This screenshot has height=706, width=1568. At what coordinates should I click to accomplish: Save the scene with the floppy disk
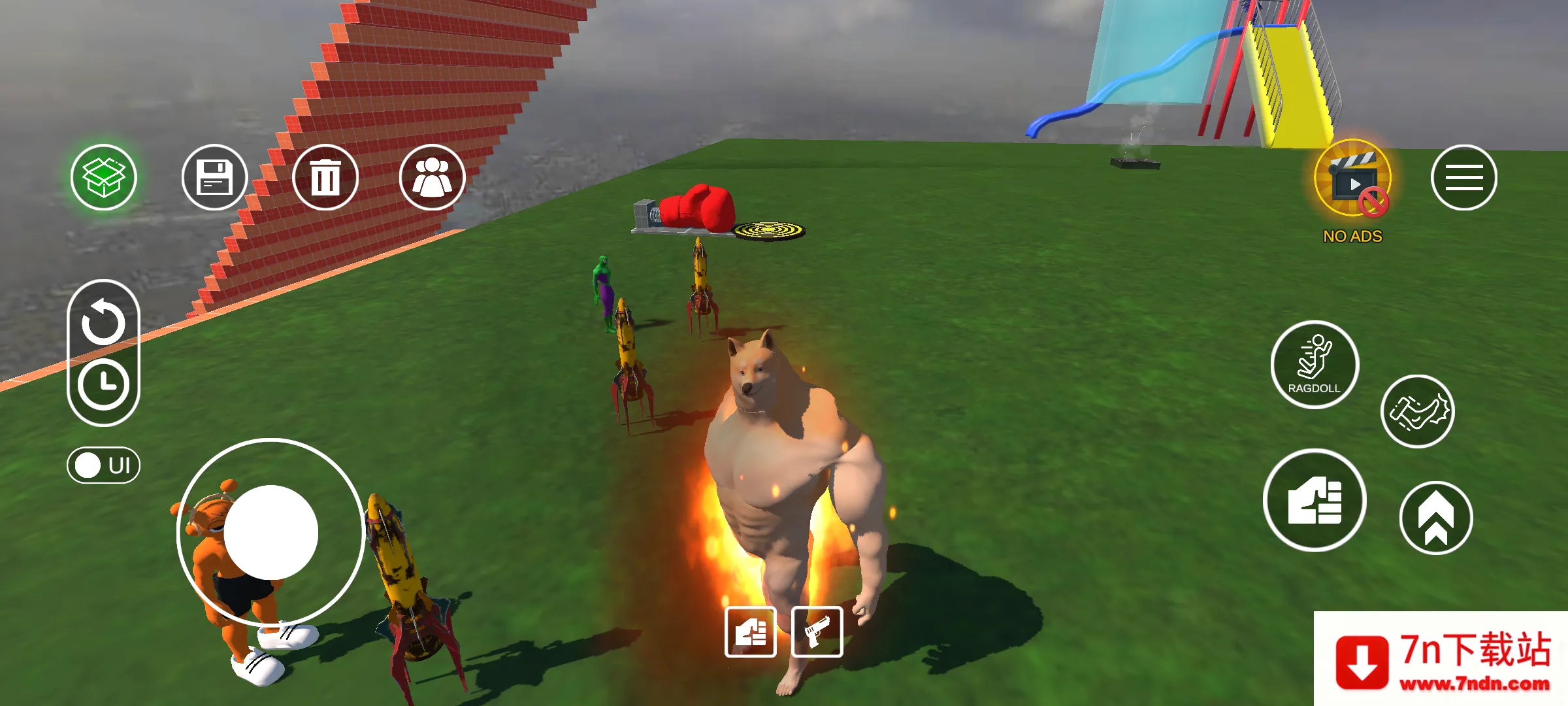pos(214,177)
